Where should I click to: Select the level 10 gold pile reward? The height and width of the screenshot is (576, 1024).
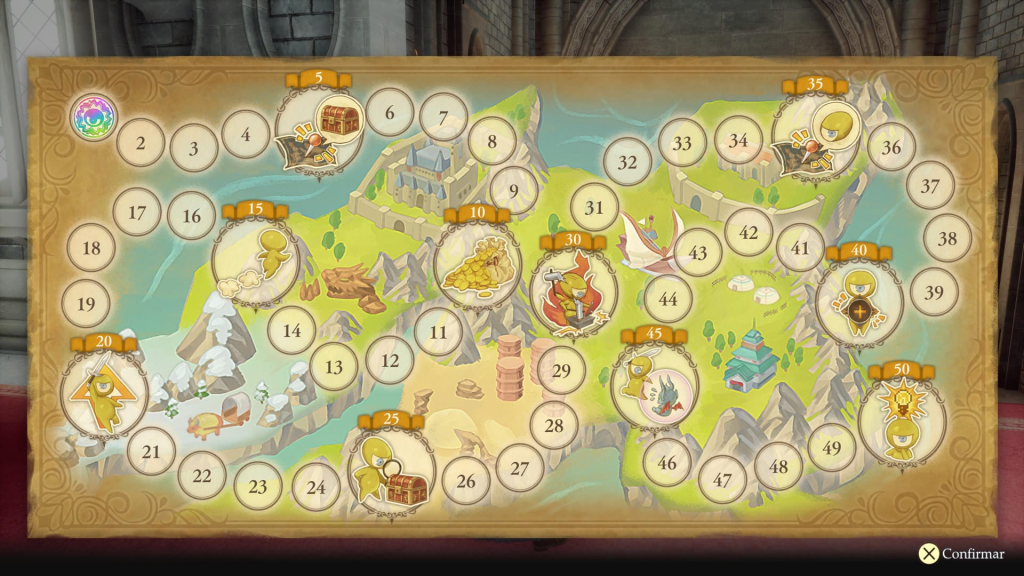tap(477, 265)
